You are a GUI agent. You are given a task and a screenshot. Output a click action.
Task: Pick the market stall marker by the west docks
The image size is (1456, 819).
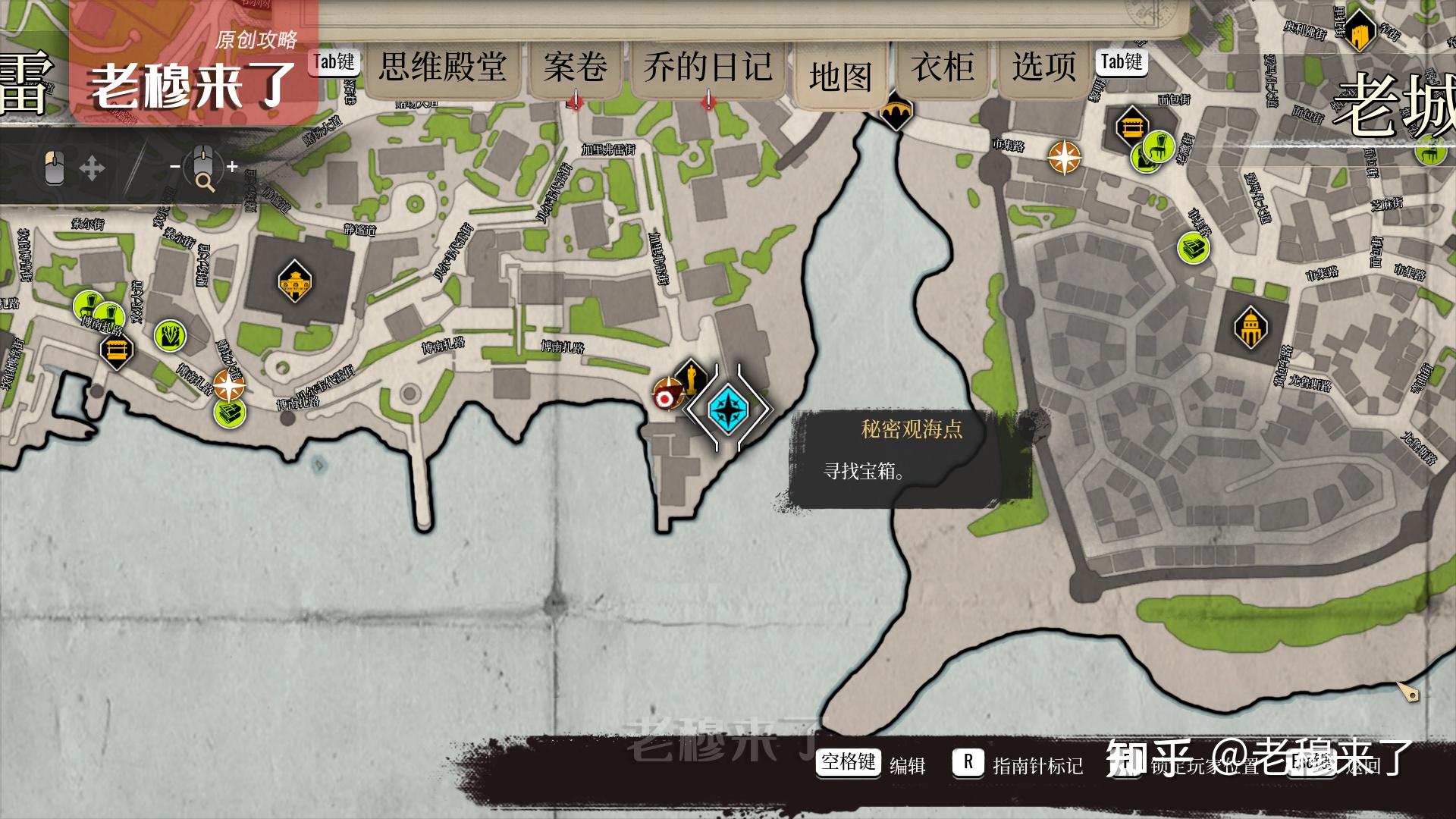[117, 350]
